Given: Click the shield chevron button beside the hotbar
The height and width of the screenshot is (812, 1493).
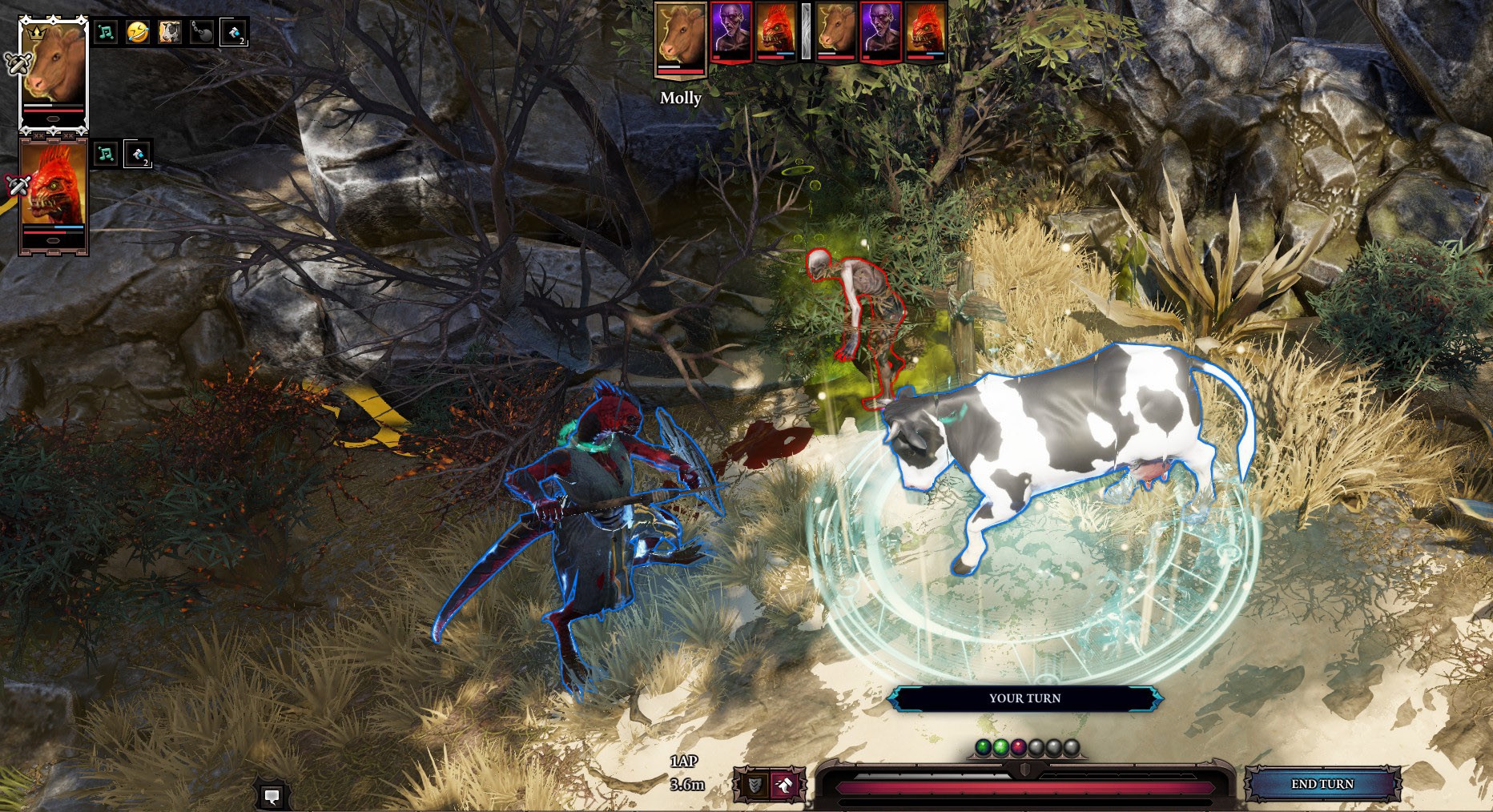Looking at the screenshot, I should tap(754, 785).
